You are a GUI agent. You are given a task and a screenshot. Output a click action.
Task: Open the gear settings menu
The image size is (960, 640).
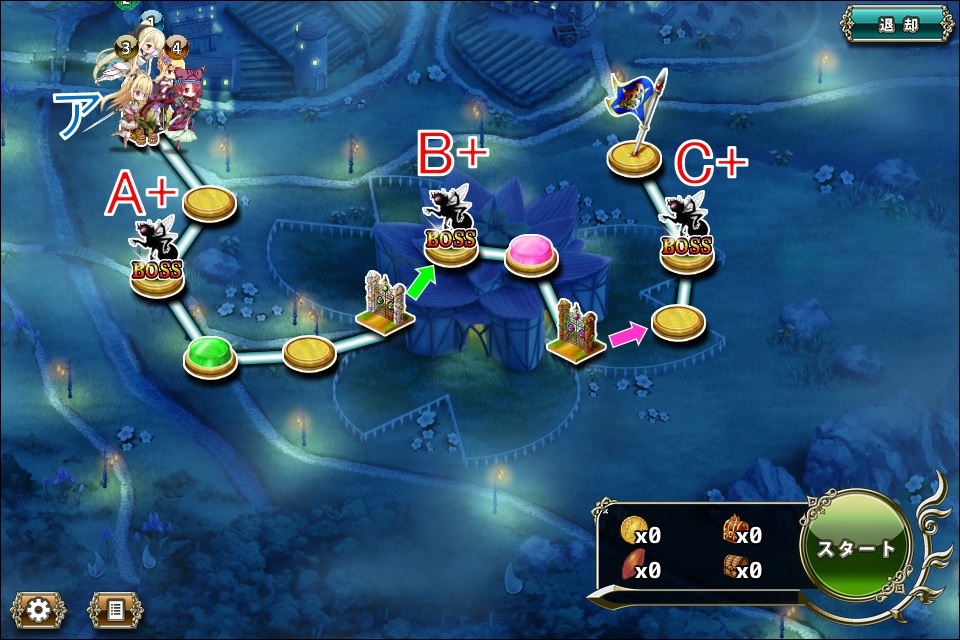(x=38, y=609)
